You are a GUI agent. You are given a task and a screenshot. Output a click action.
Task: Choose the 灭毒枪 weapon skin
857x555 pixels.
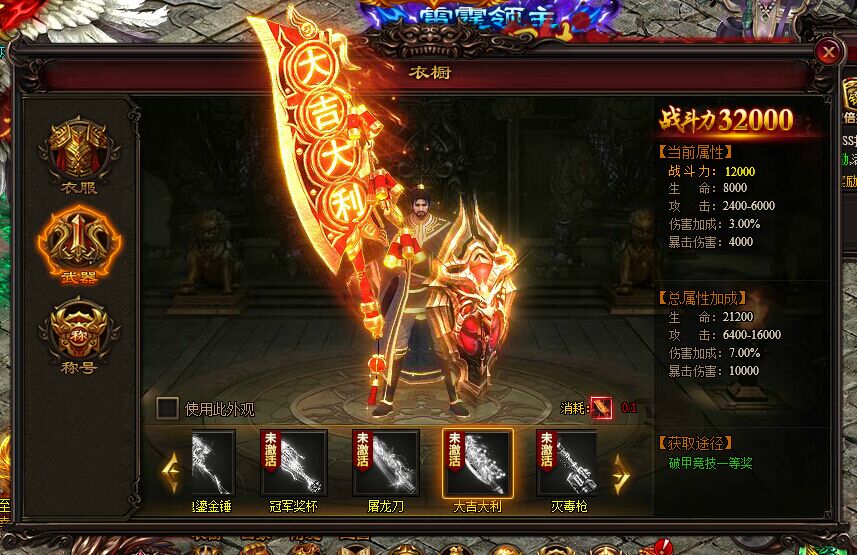(x=567, y=462)
